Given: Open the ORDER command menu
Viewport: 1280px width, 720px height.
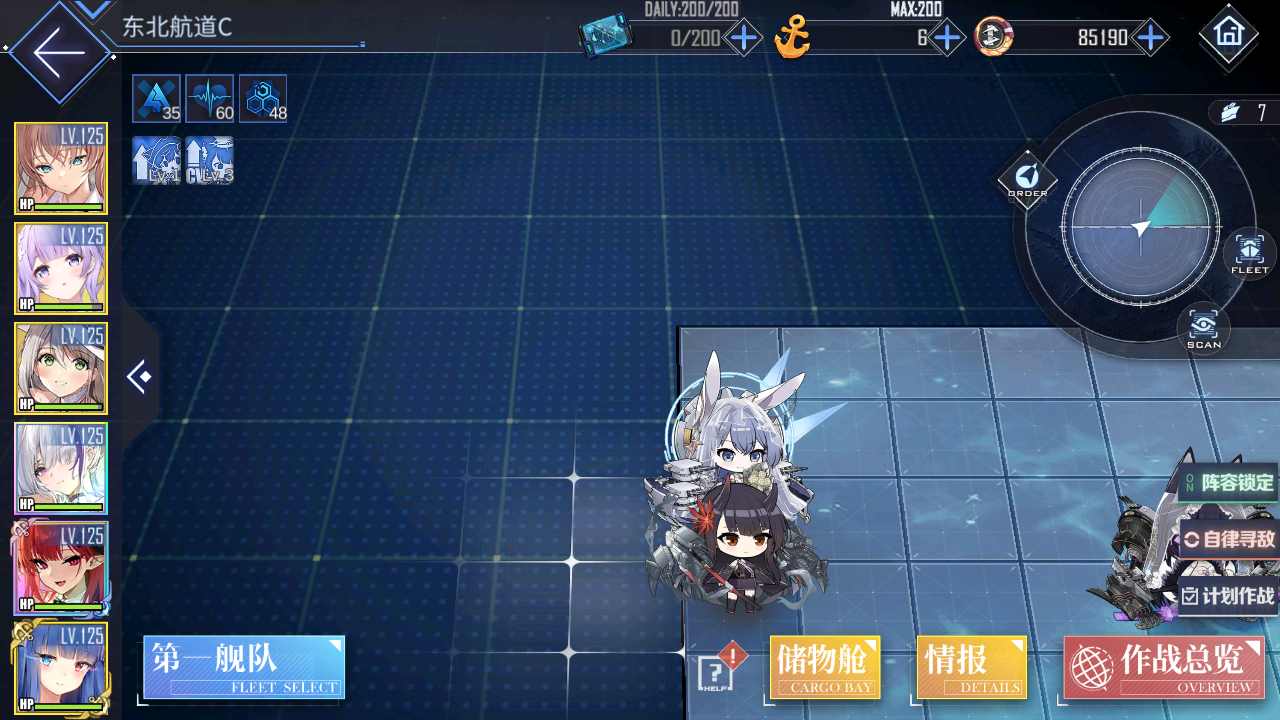Looking at the screenshot, I should point(1027,180).
